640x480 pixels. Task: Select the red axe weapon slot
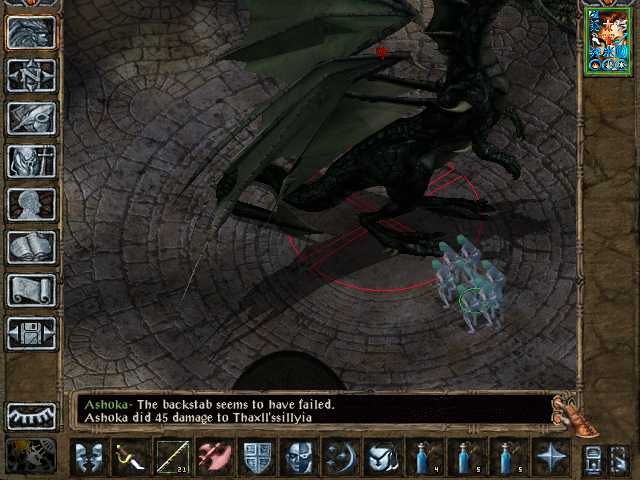(215, 457)
